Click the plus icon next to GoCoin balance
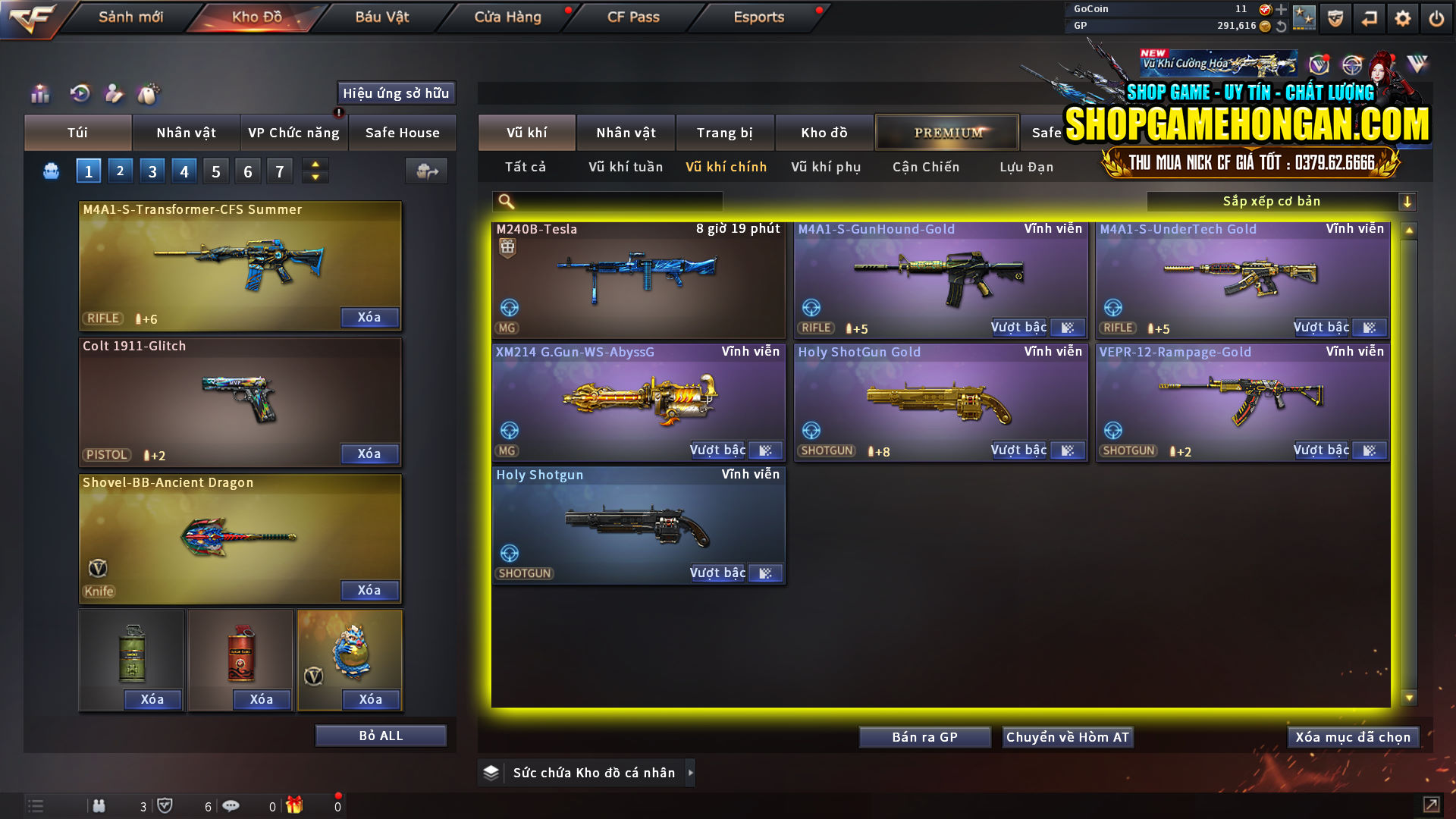Screen dimensions: 1456x819 click(1282, 10)
